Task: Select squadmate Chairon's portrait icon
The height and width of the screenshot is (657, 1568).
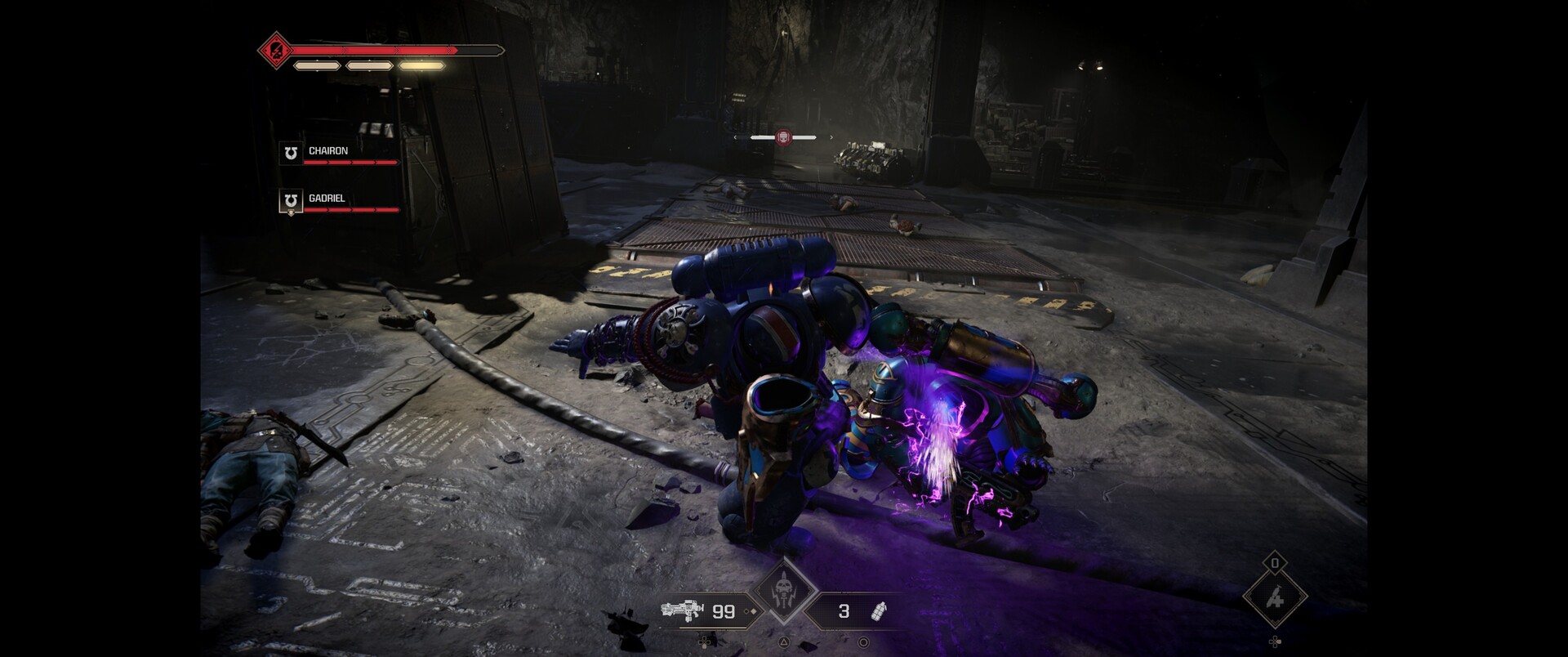Action: 290,153
